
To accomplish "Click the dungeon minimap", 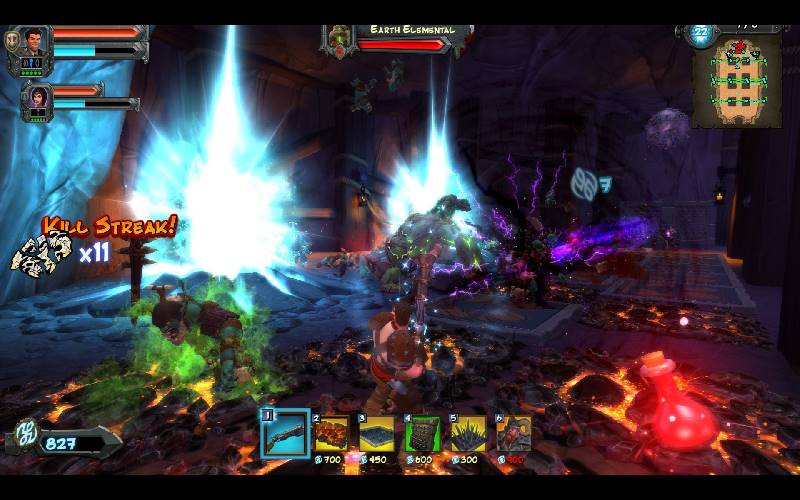I will [738, 80].
